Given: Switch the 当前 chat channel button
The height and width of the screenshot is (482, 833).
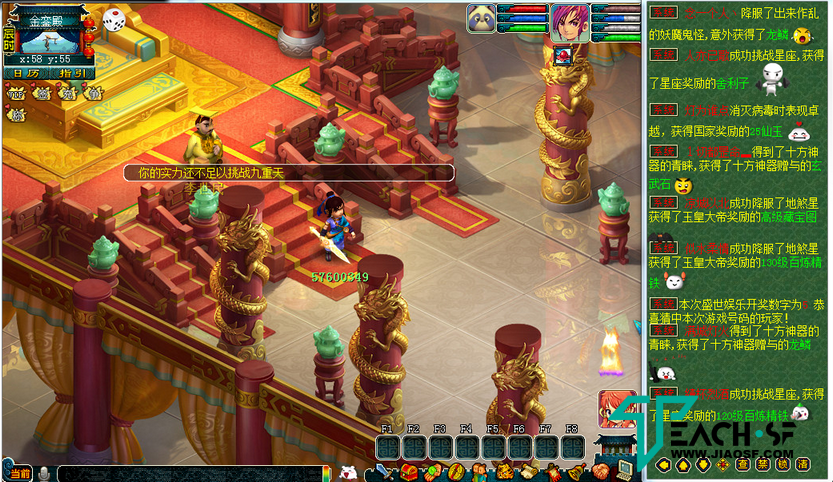Looking at the screenshot, I should [x=19, y=472].
